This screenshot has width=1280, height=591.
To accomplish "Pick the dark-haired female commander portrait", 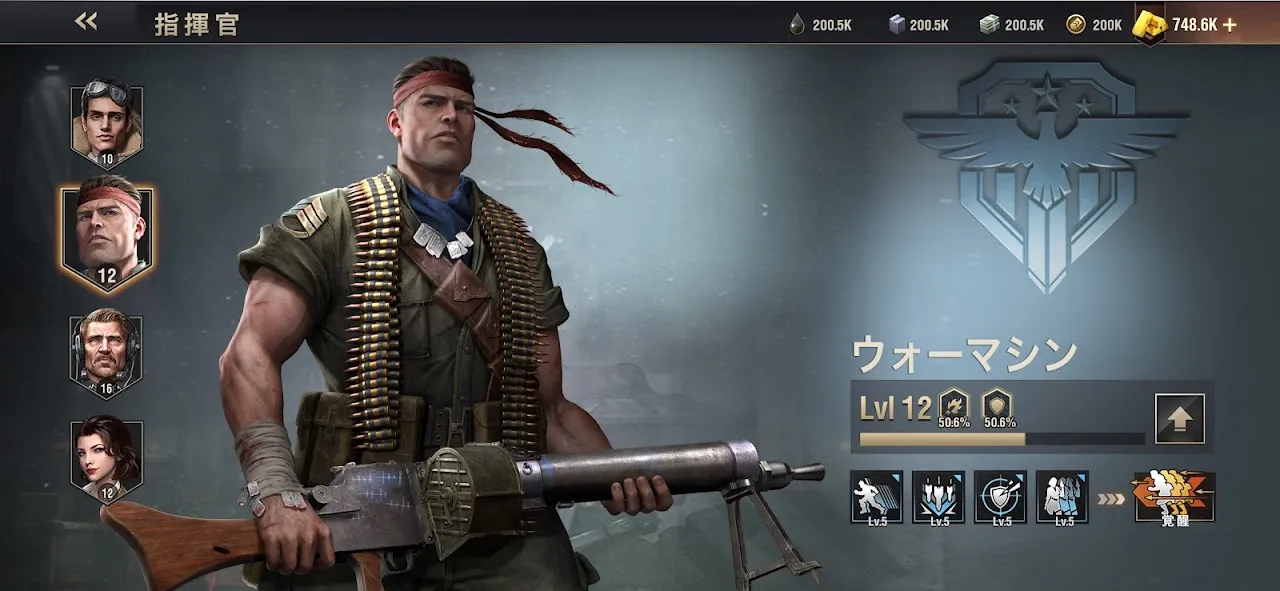I will 107,458.
